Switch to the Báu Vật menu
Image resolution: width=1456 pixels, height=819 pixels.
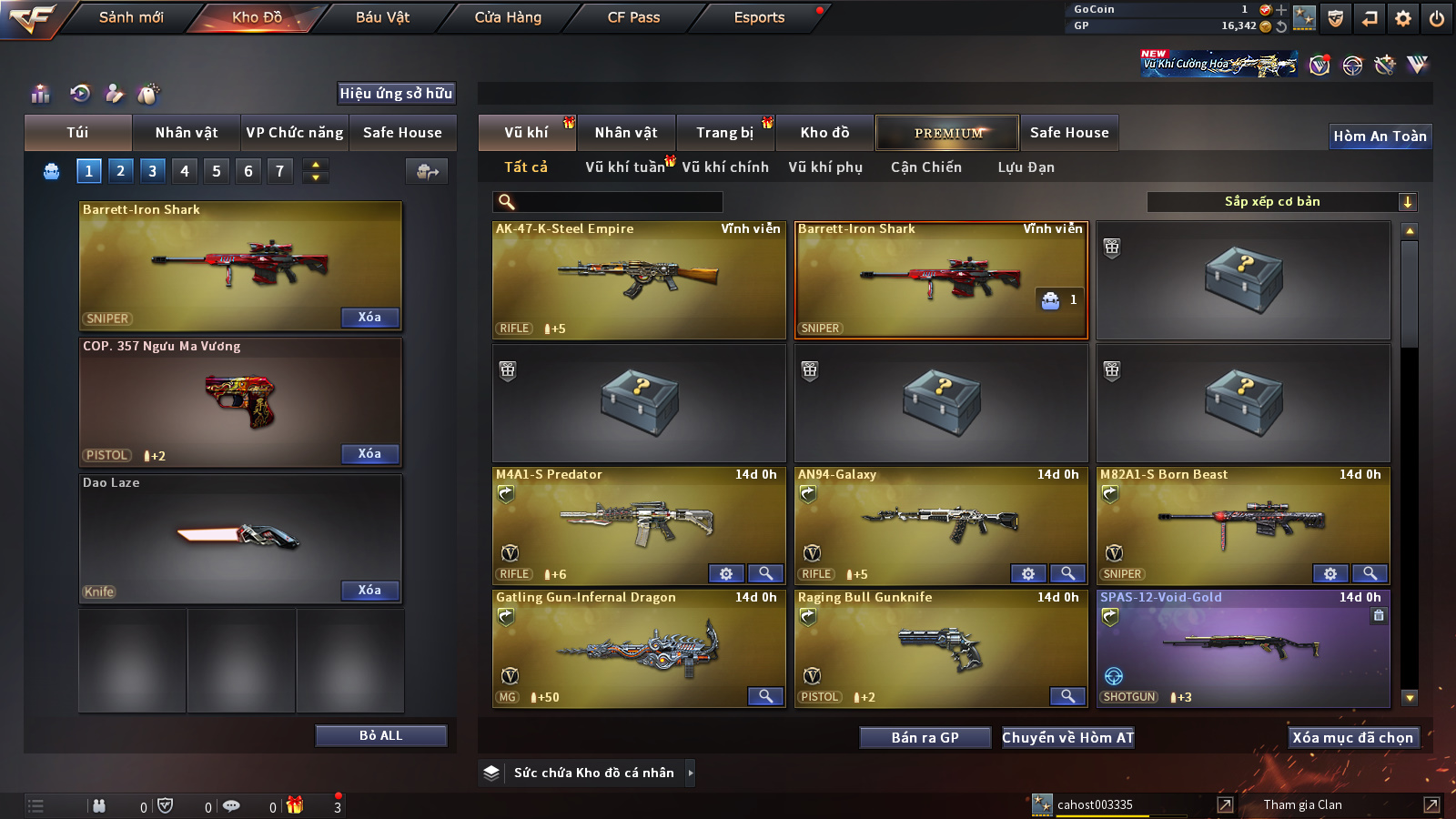point(382,17)
